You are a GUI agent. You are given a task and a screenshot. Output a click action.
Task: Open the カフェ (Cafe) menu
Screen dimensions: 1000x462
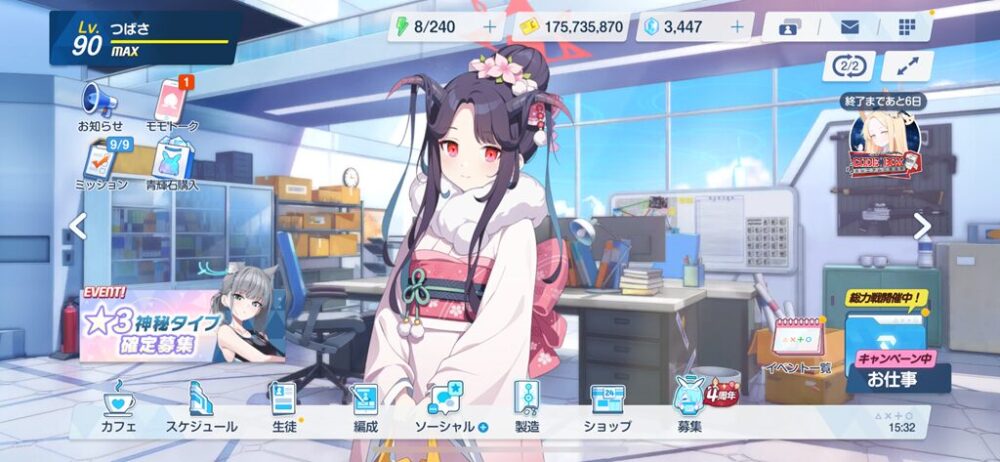point(119,408)
